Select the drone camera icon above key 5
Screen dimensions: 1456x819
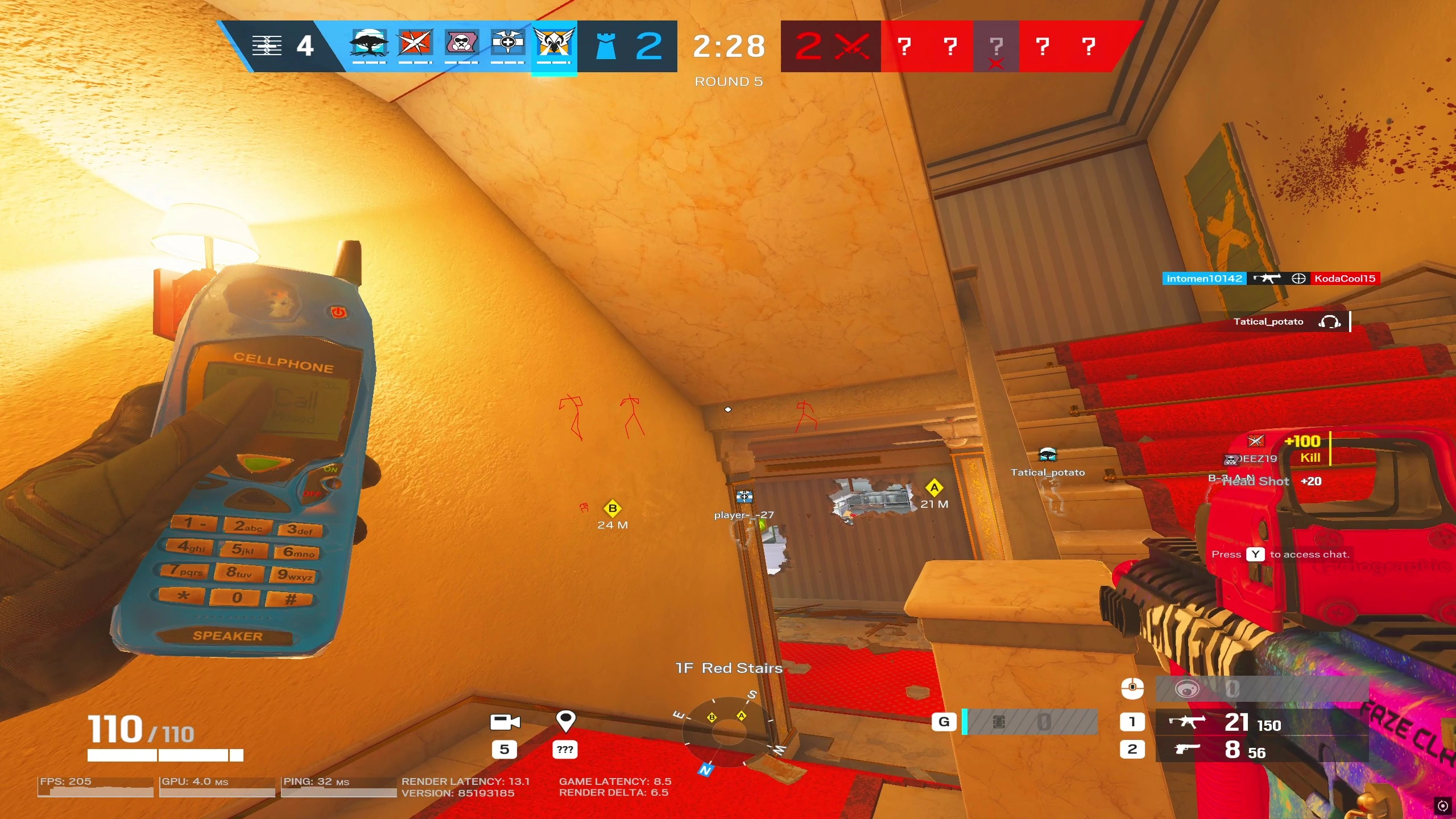505,721
